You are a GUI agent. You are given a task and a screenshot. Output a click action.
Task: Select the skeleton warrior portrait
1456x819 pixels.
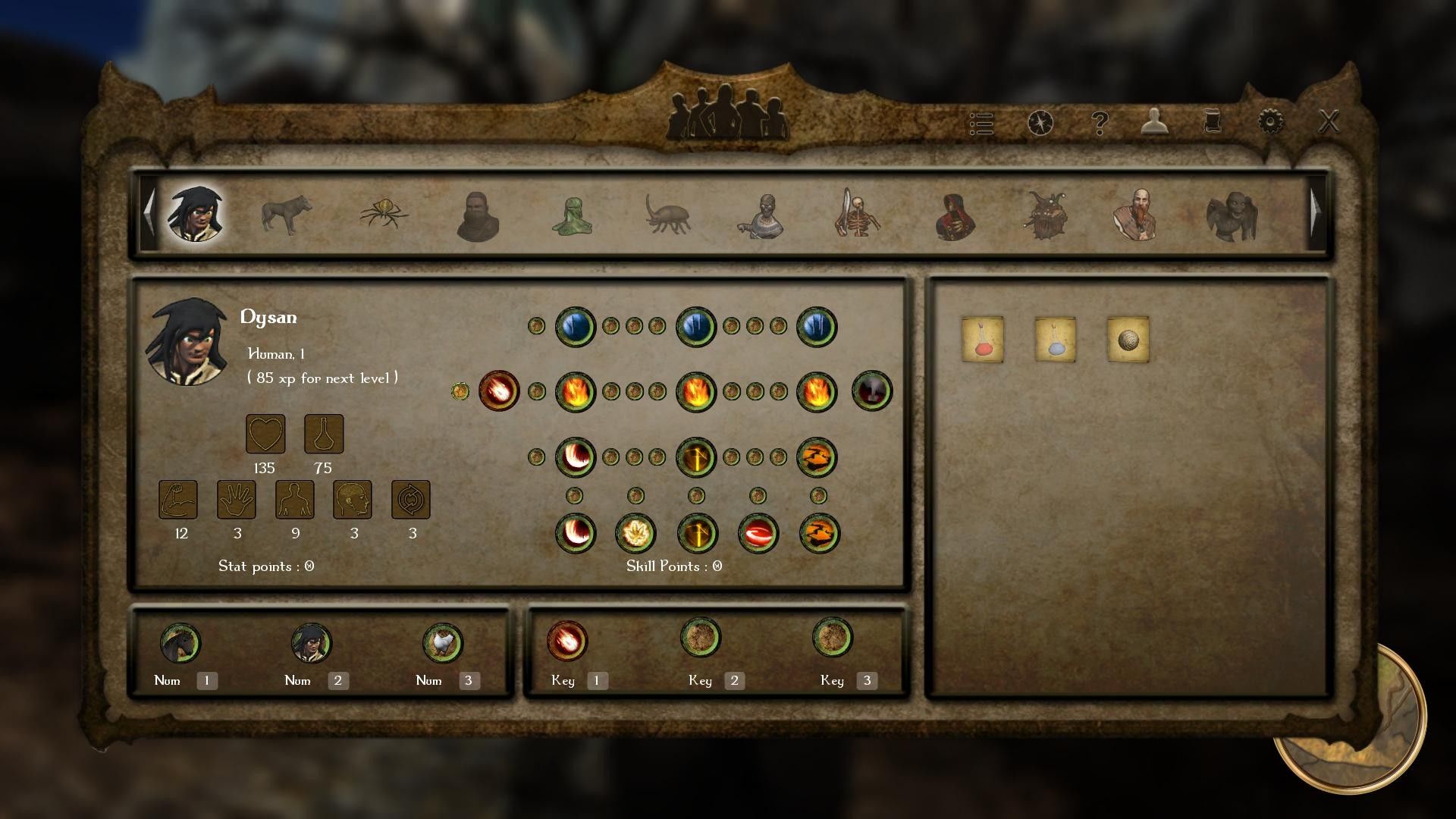(x=857, y=215)
